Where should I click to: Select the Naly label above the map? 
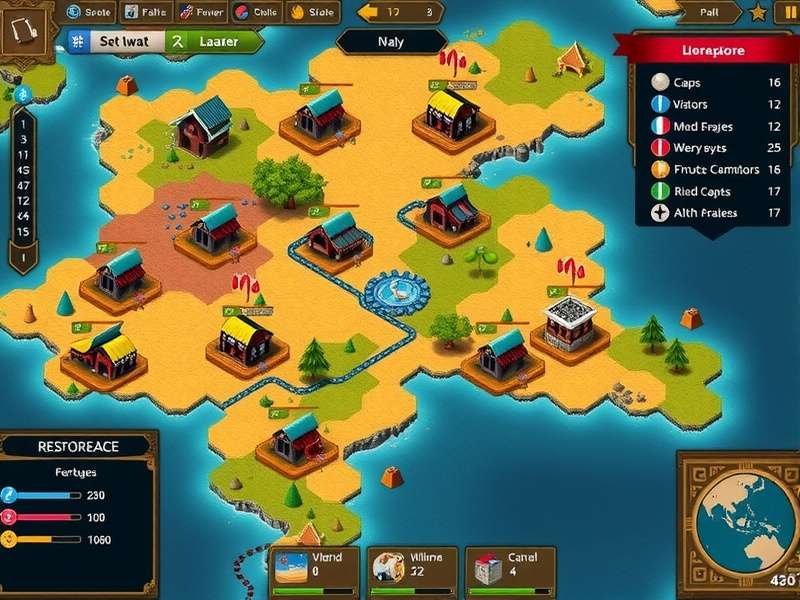tap(391, 42)
